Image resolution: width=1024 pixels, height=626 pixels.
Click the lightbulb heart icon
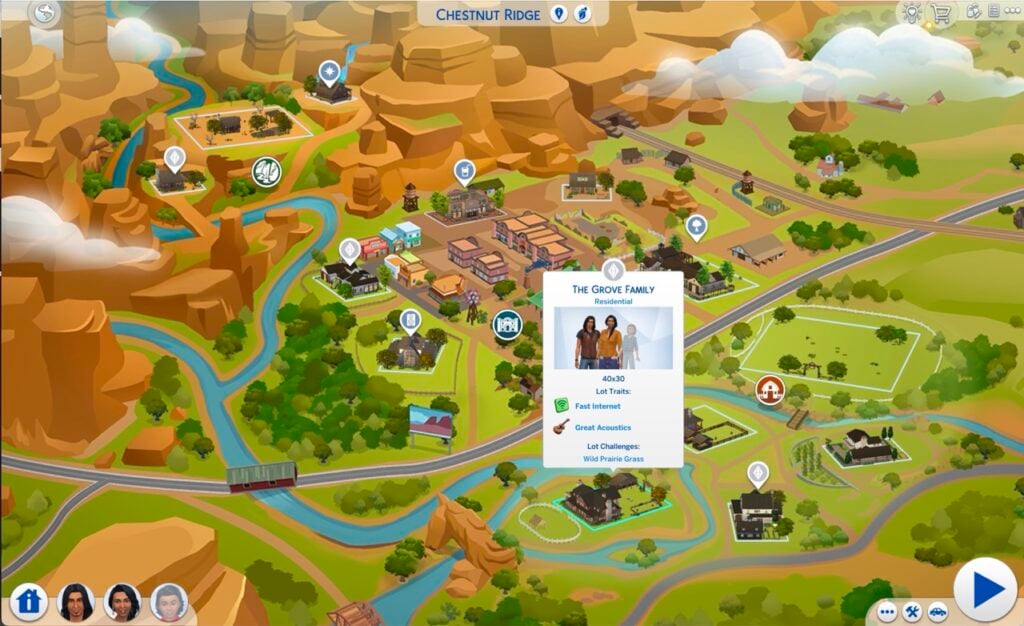tap(910, 13)
